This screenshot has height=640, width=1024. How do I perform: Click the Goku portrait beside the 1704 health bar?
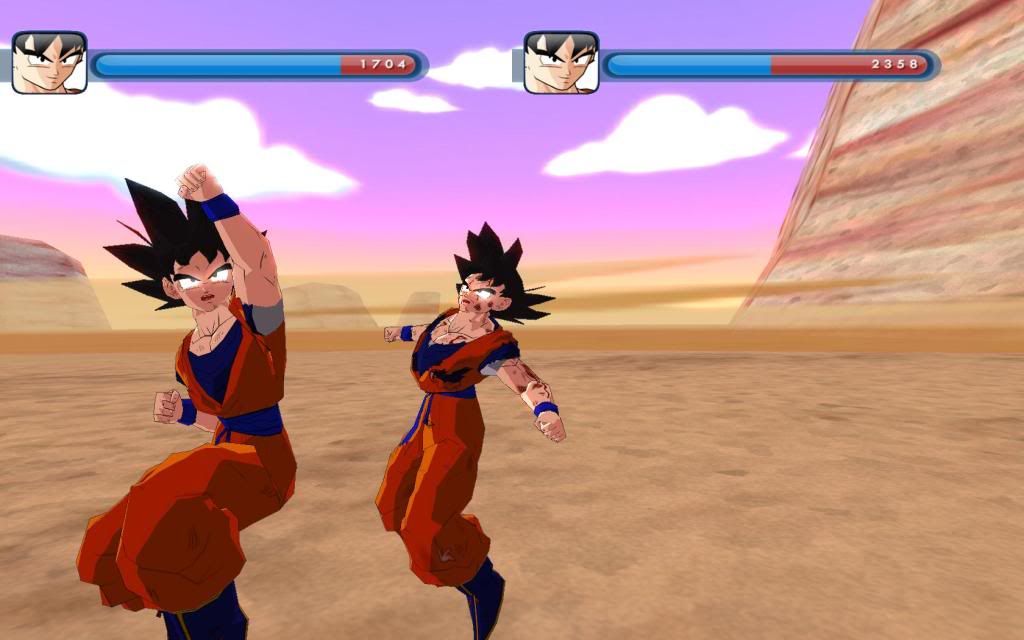(x=49, y=63)
